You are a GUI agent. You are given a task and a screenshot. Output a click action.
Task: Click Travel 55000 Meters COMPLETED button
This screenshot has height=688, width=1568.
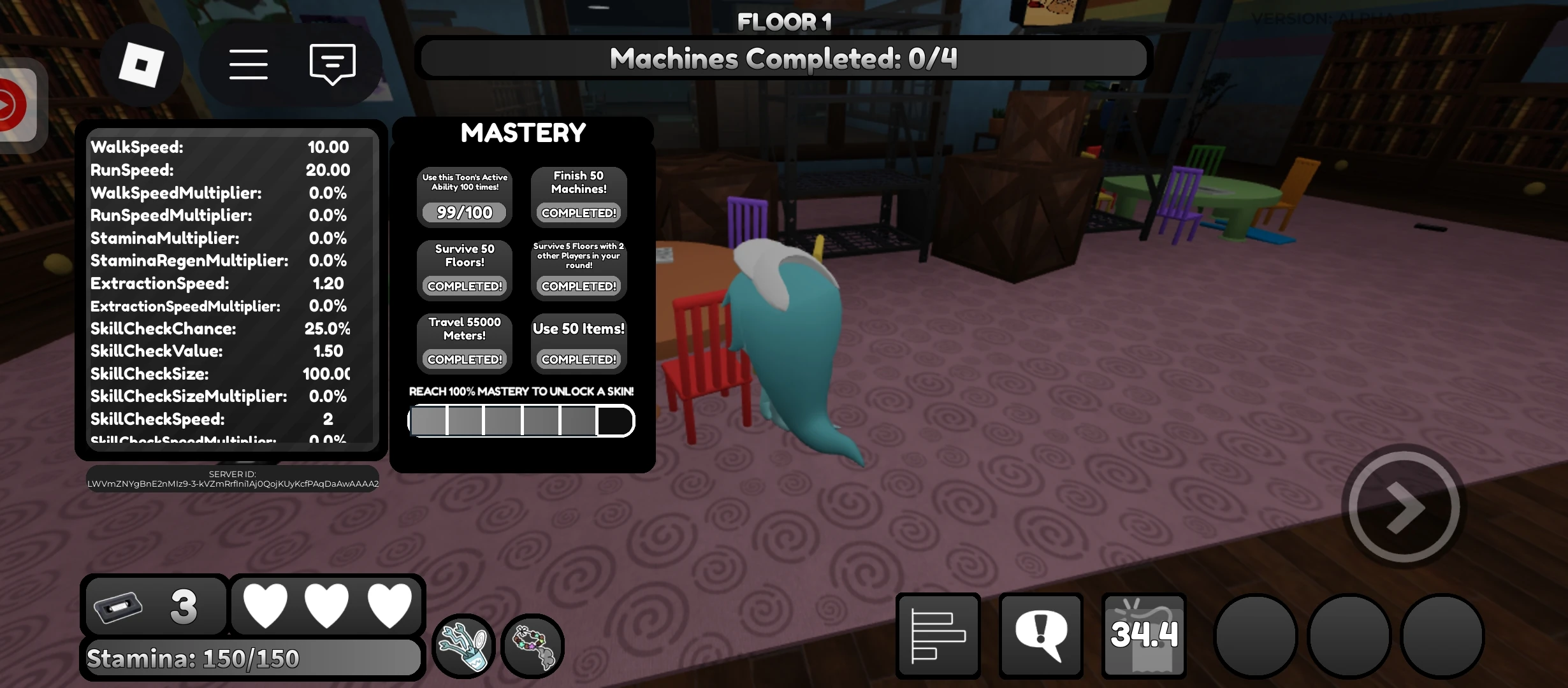pyautogui.click(x=463, y=359)
